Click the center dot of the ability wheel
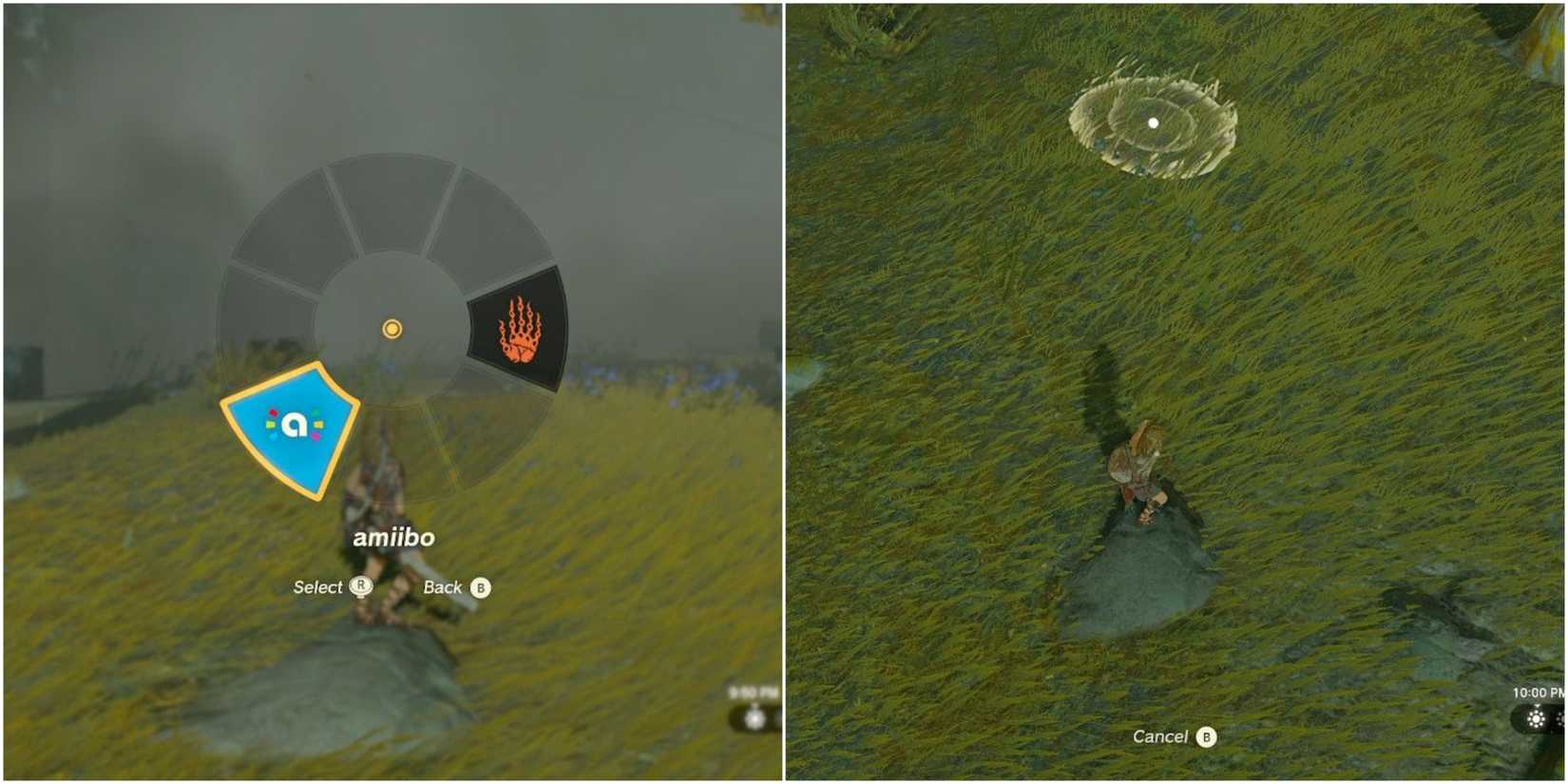 pos(390,328)
